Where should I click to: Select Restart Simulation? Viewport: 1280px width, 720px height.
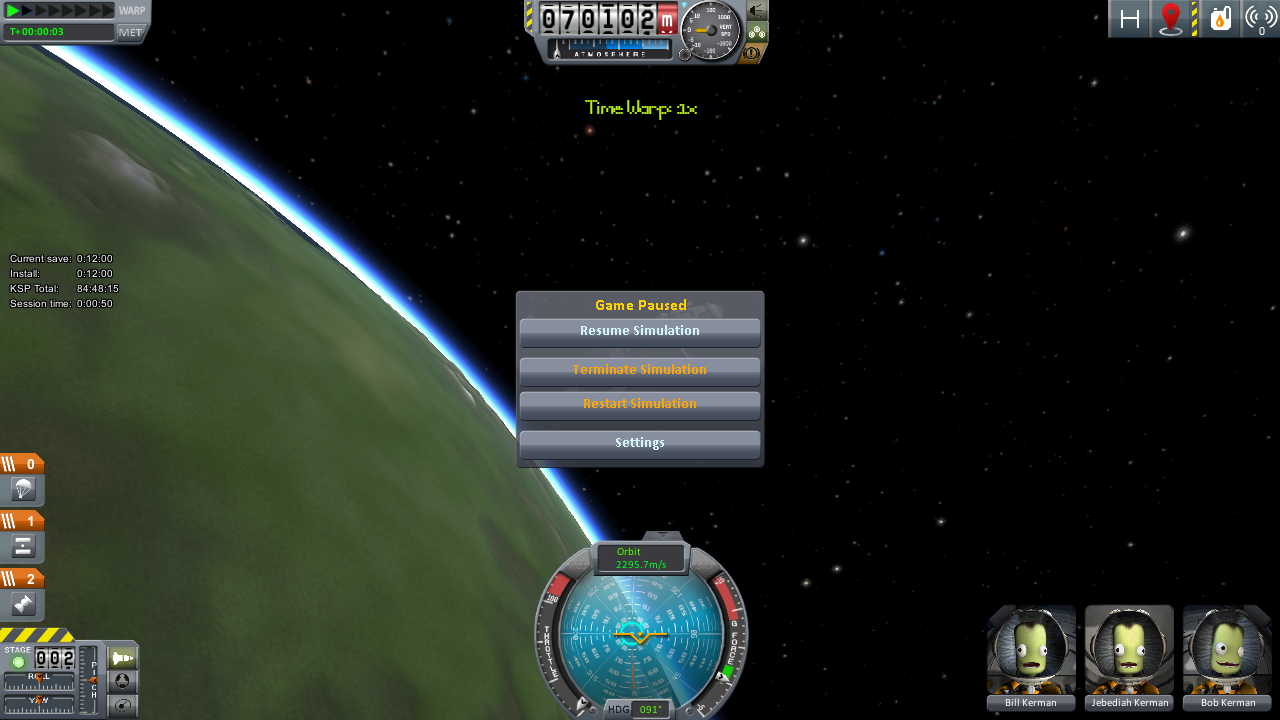[640, 404]
